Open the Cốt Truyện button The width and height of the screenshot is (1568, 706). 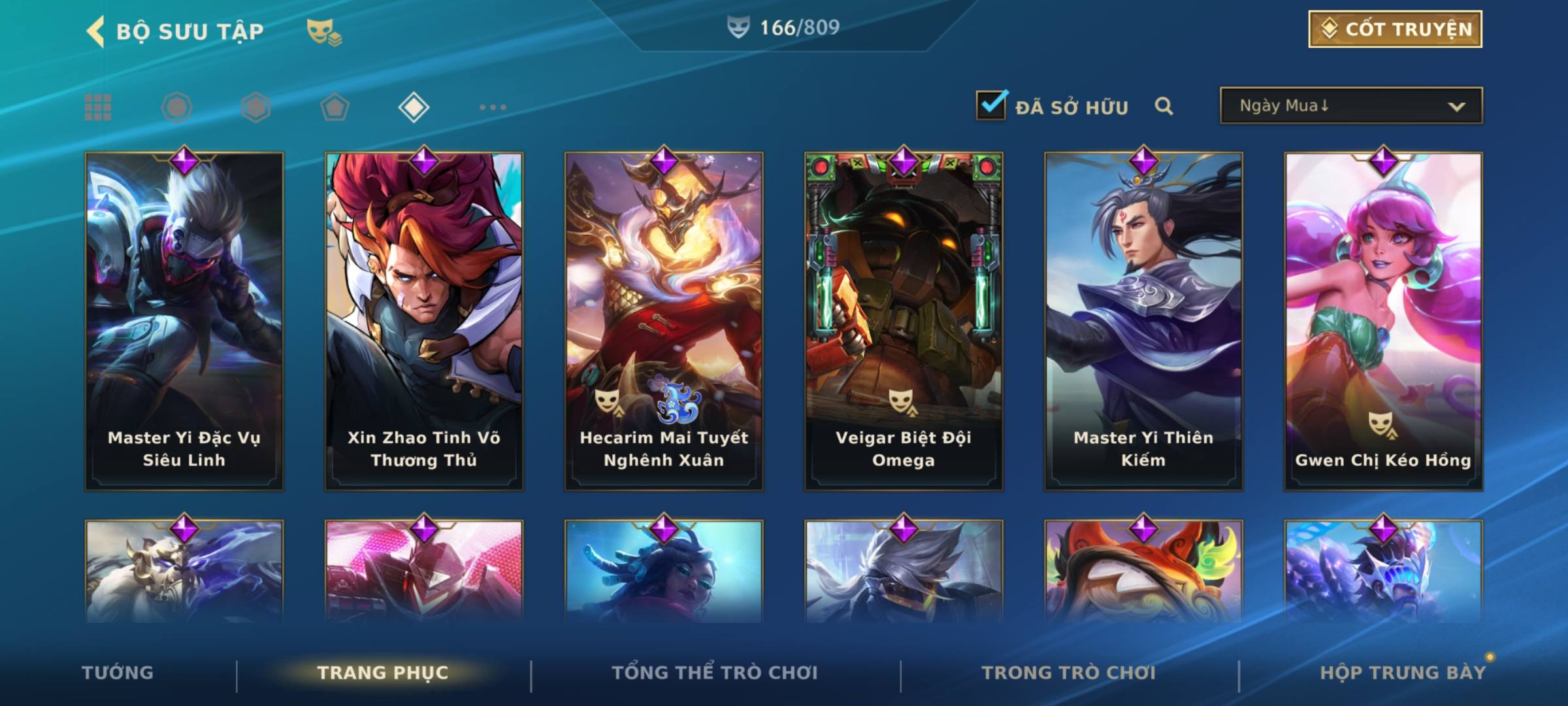tap(1395, 29)
